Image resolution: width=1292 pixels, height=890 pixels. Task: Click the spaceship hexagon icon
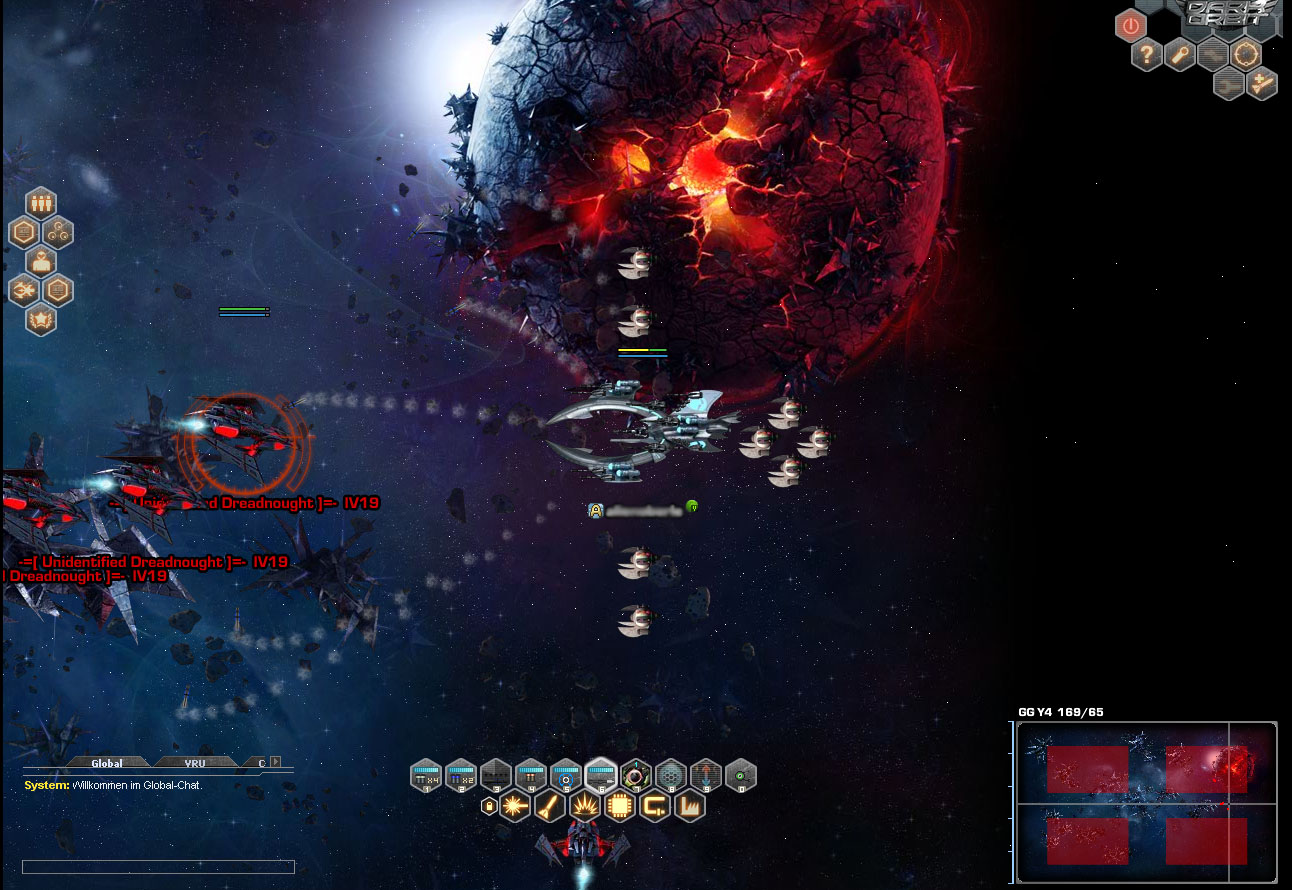pos(24,291)
